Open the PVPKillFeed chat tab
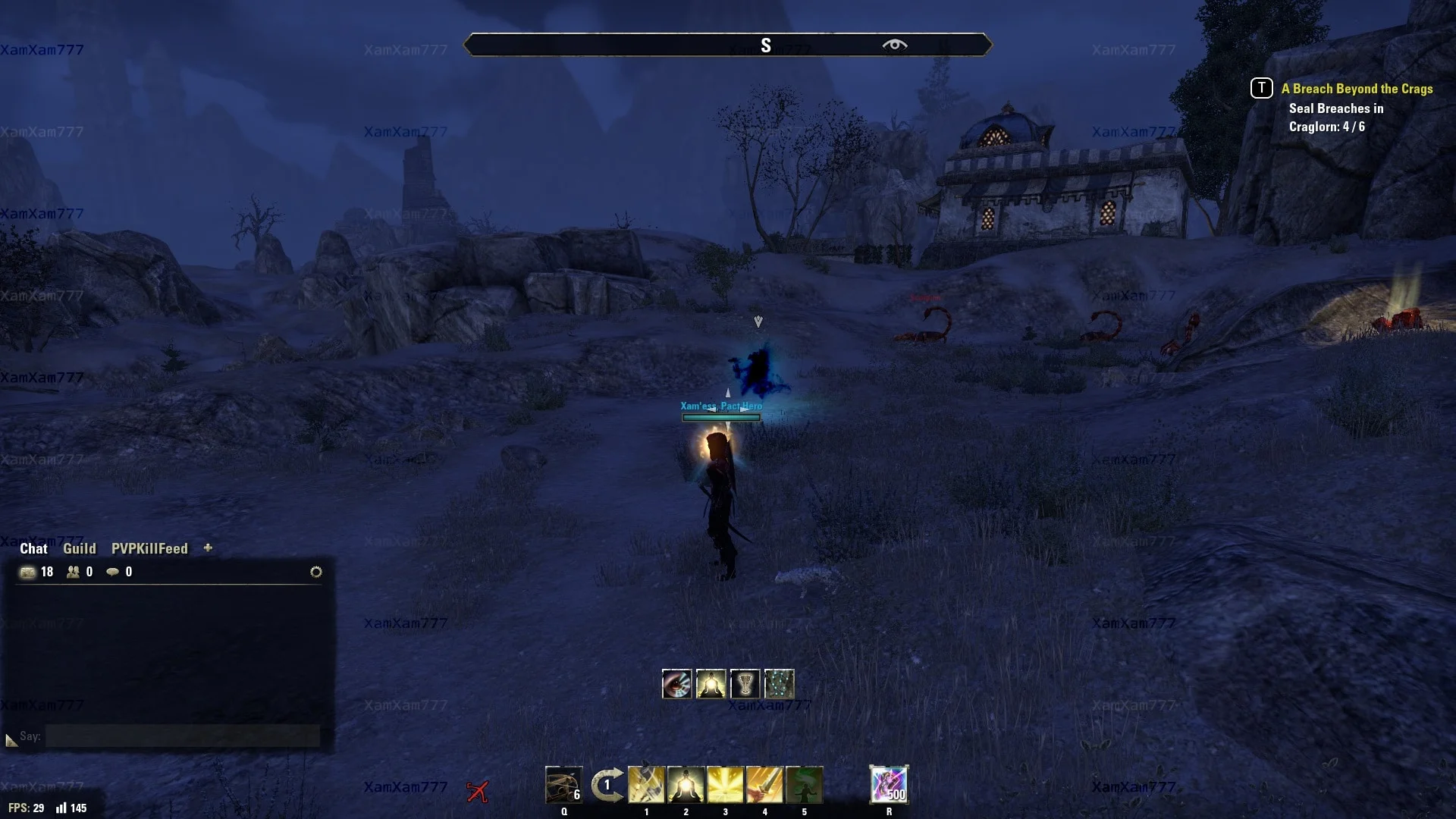This screenshot has width=1456, height=819. pos(149,548)
